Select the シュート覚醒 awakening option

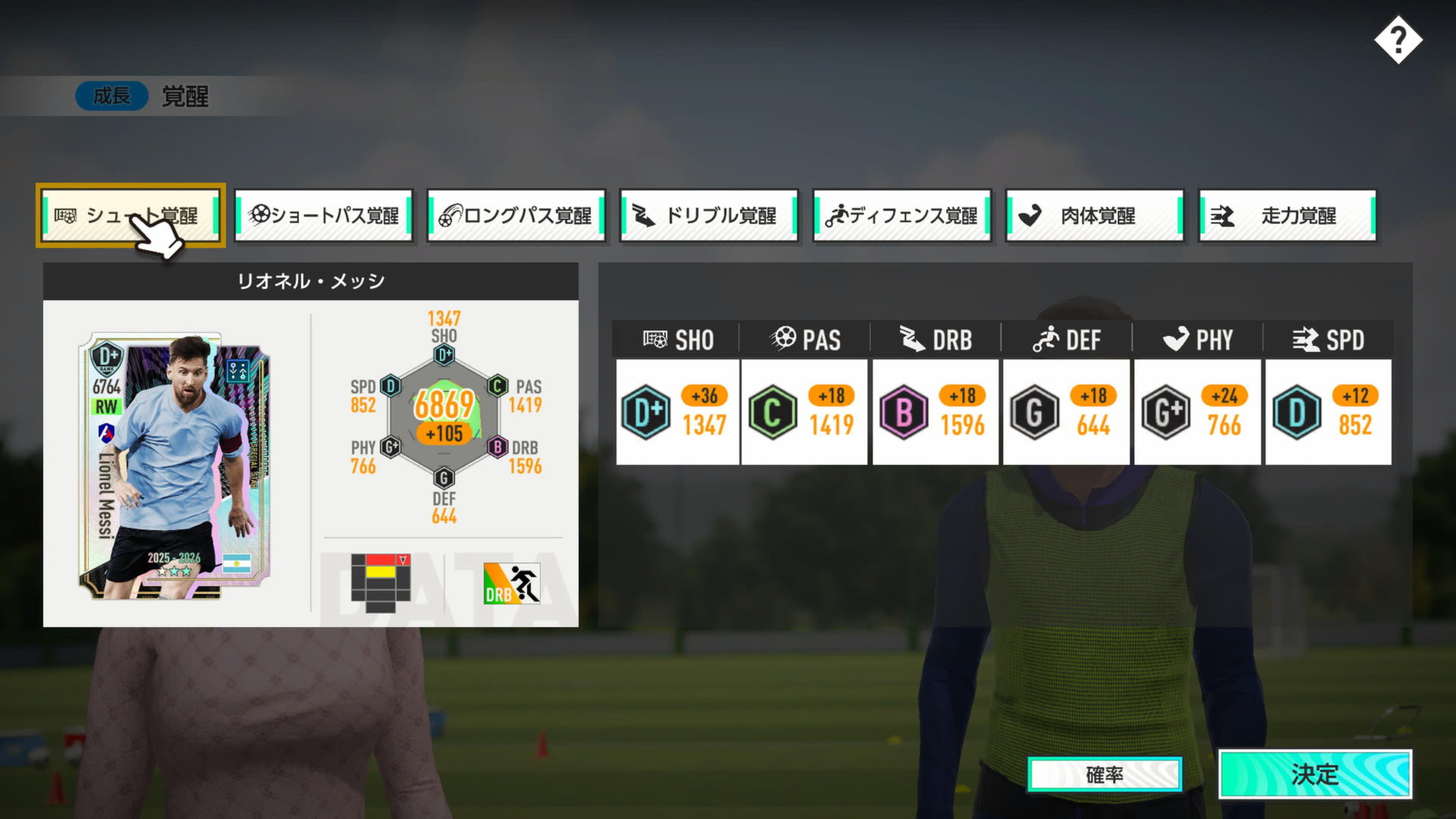point(130,215)
